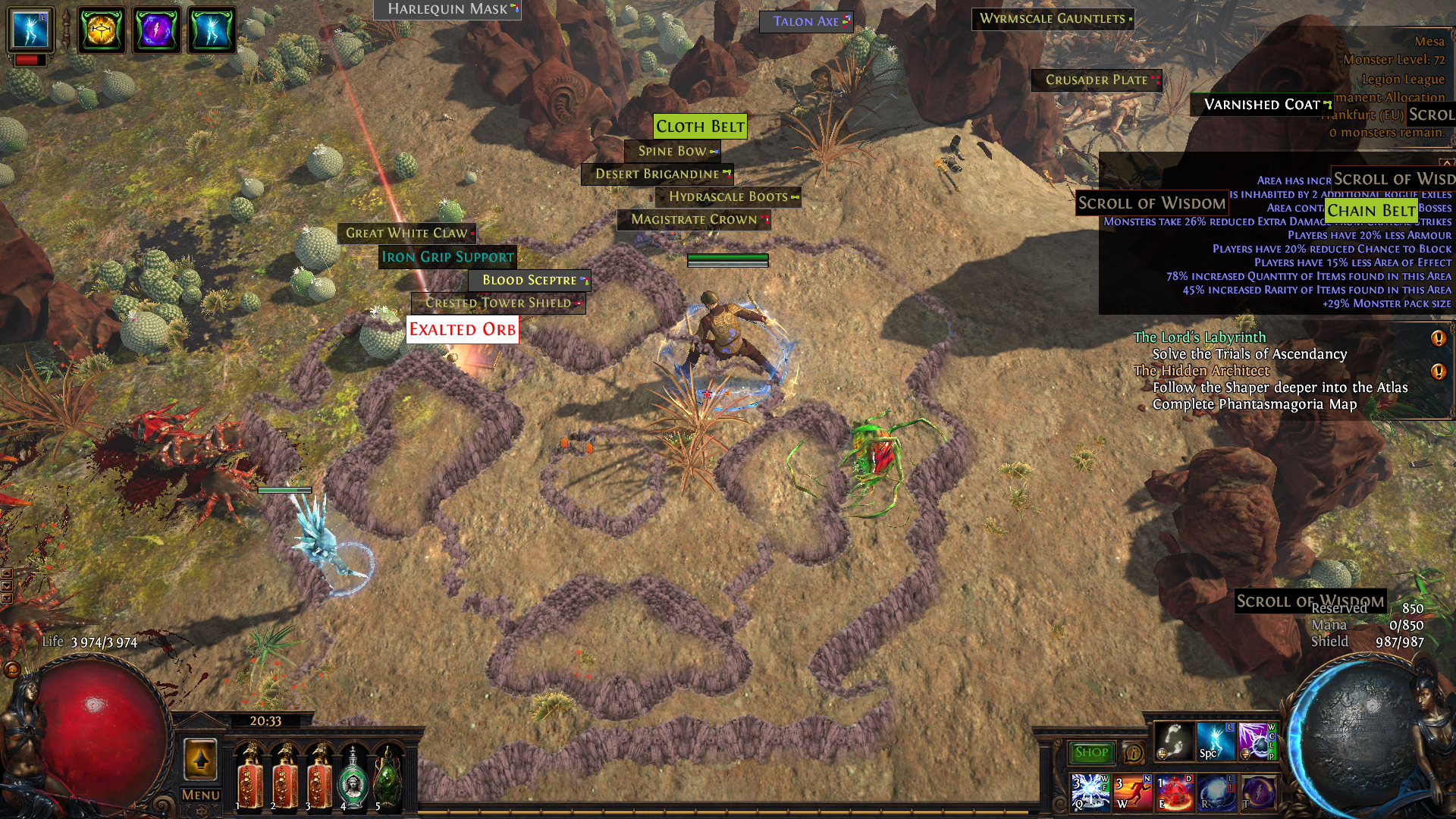Select The Lord's Labyrinth quest entry

(x=1200, y=337)
